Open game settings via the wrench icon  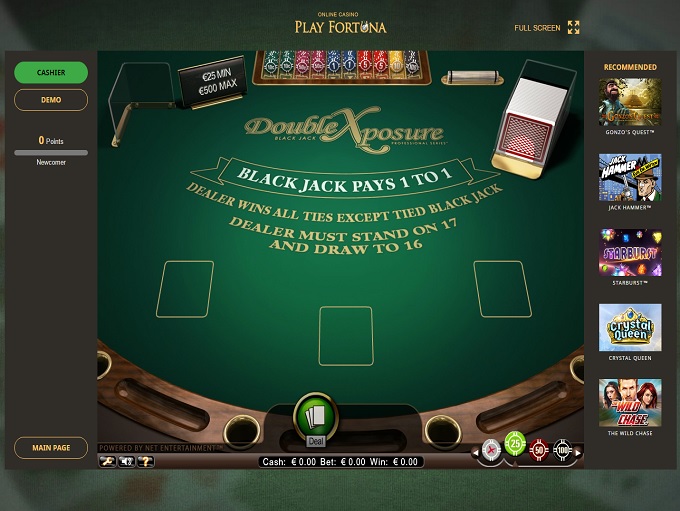coord(107,461)
